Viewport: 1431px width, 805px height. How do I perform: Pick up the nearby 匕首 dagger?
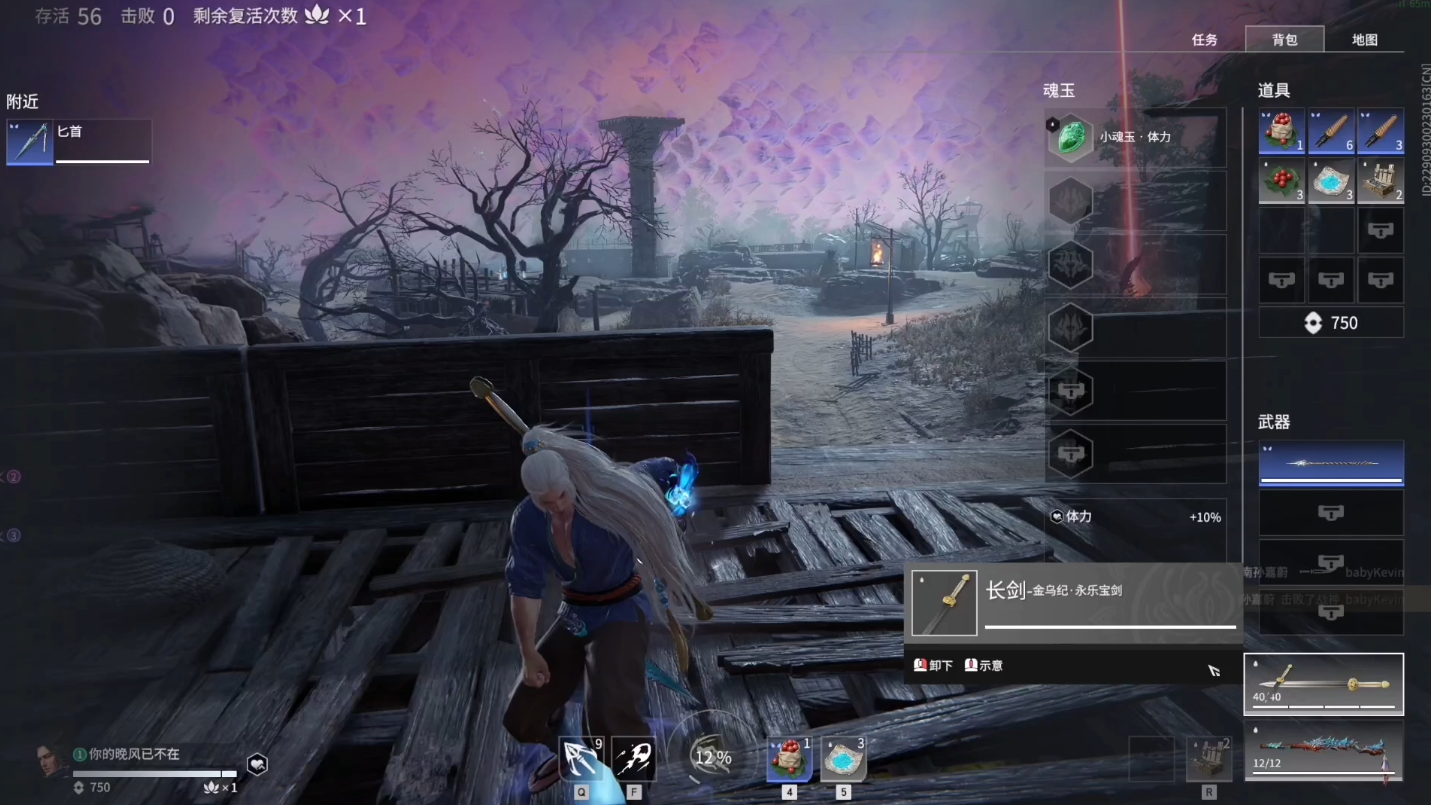[x=79, y=141]
